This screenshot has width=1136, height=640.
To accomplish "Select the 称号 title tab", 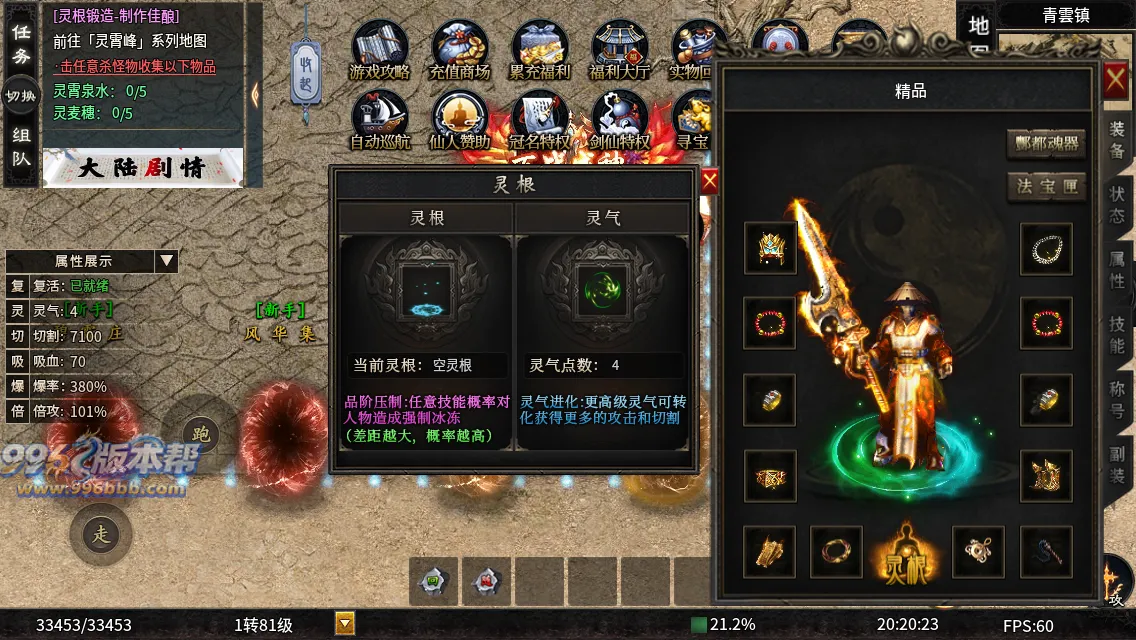I will pos(1117,400).
